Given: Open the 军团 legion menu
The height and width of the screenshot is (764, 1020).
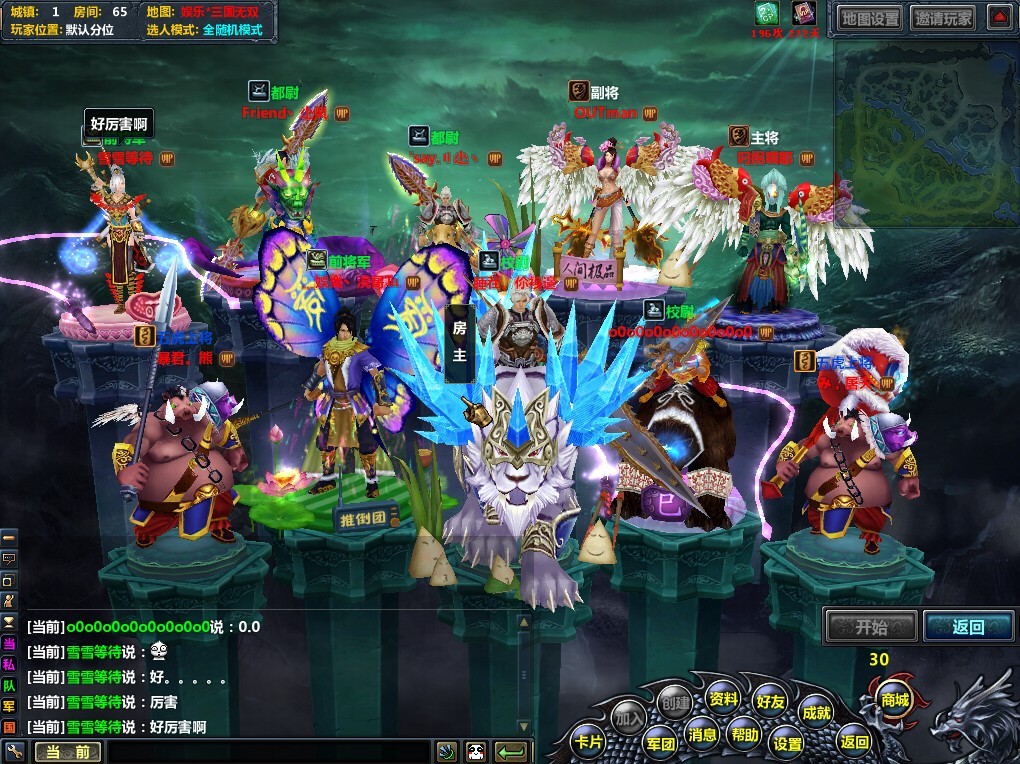Looking at the screenshot, I should pyautogui.click(x=660, y=743).
